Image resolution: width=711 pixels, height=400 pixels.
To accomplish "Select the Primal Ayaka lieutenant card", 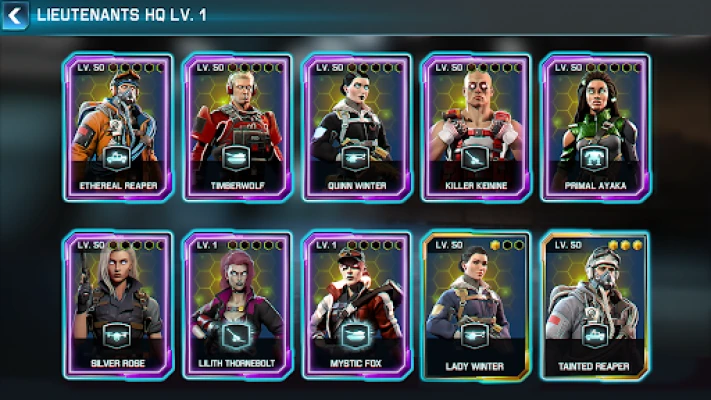I will pos(595,127).
